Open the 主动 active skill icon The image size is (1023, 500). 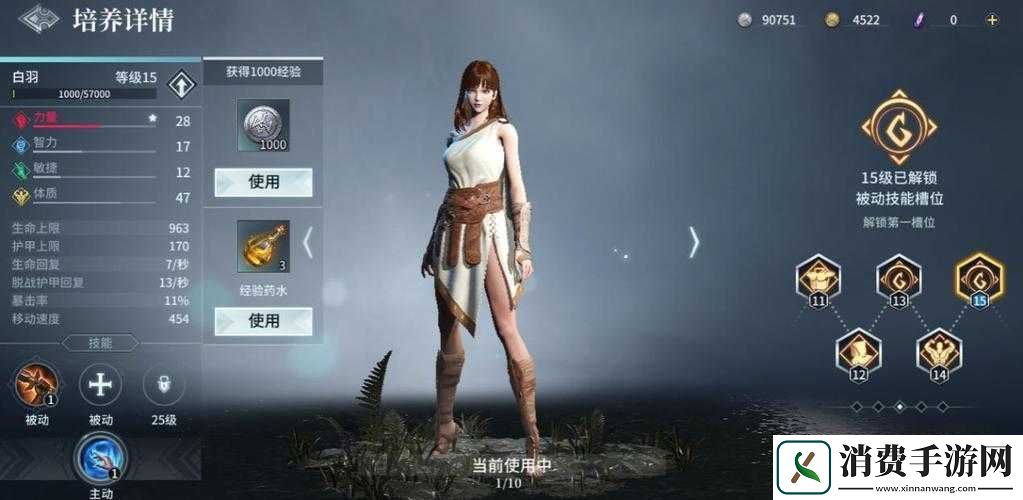click(x=100, y=457)
